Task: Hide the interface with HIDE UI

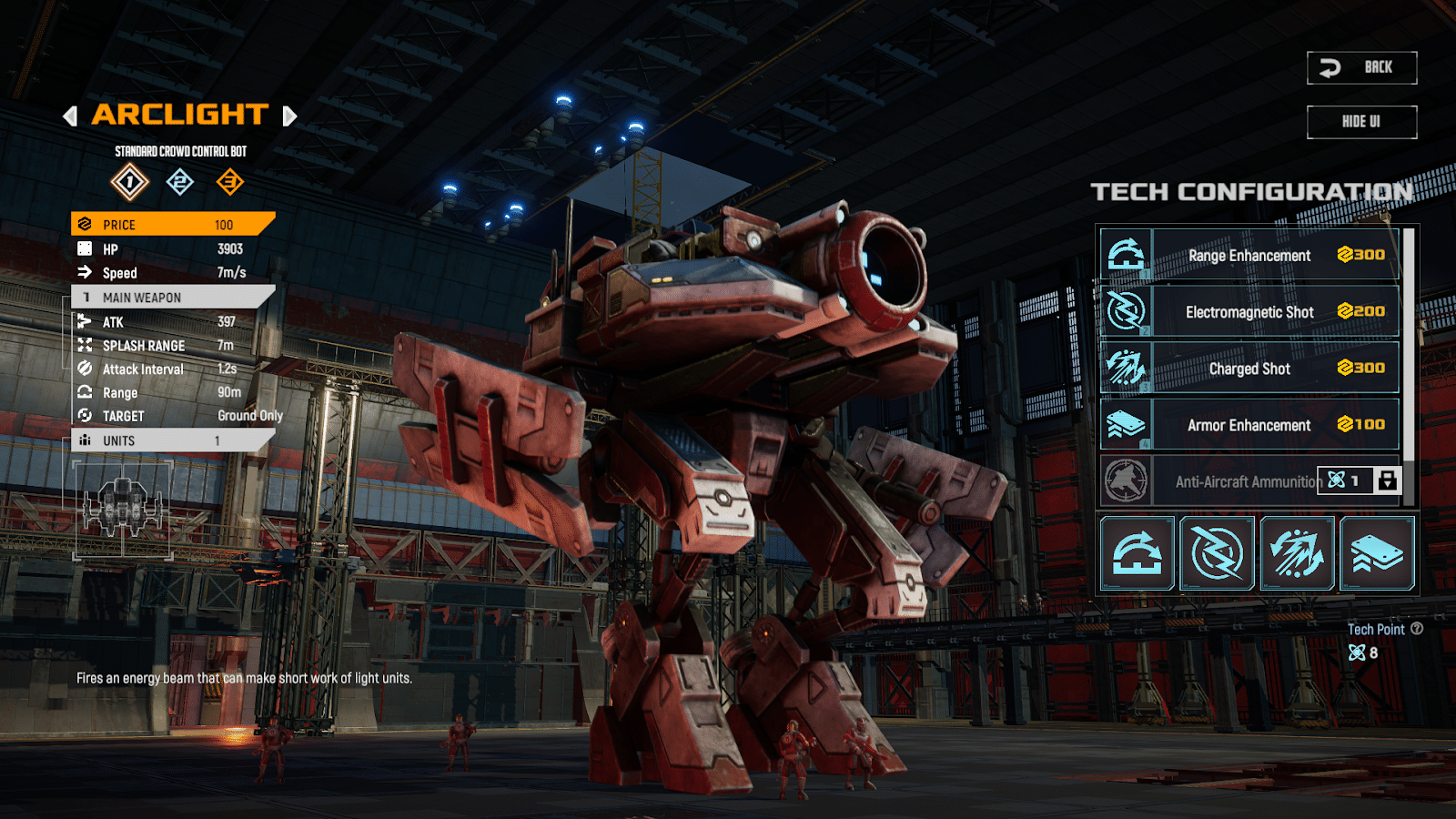Action: (1361, 122)
